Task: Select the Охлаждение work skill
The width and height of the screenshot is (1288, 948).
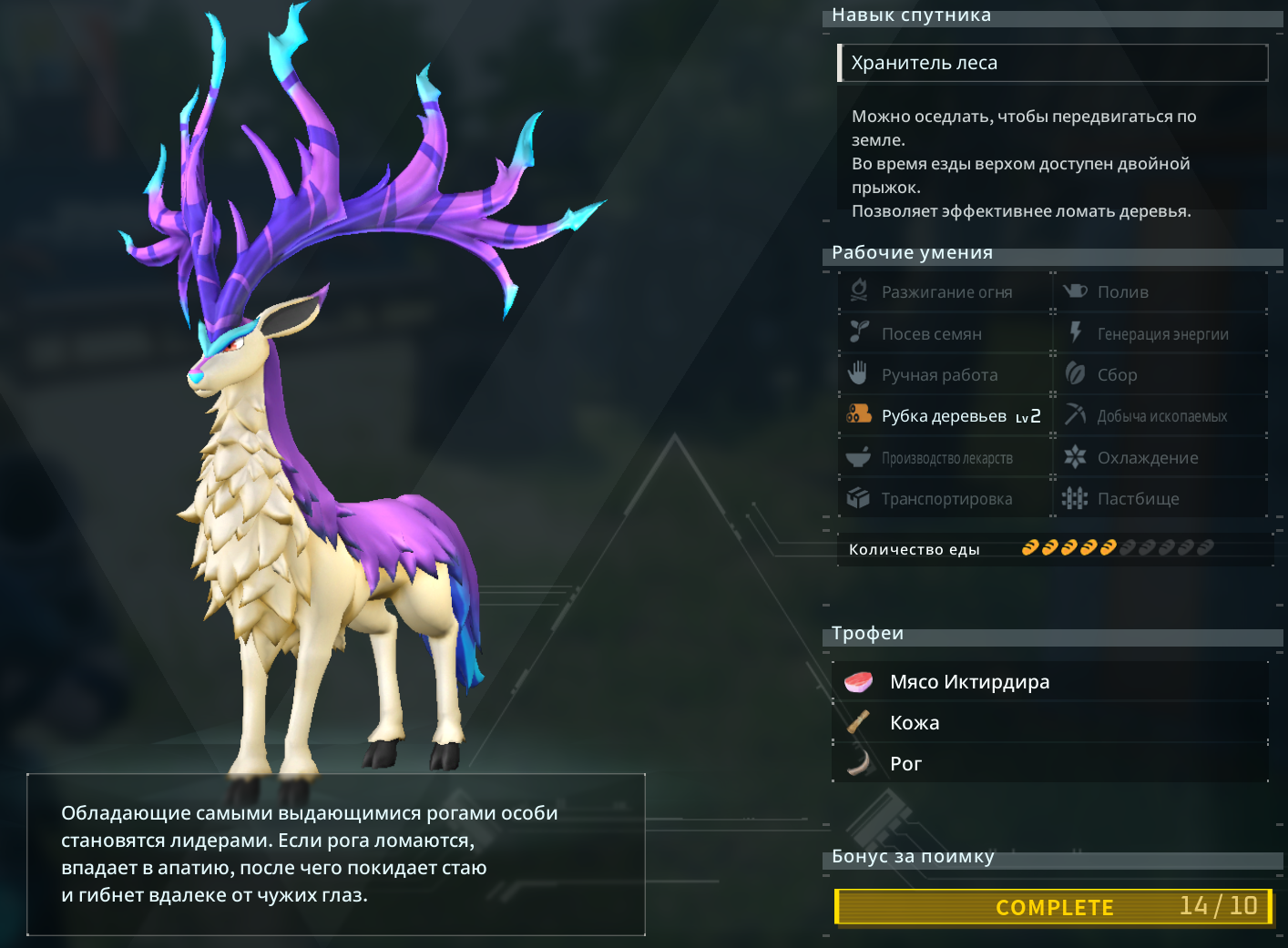Action: pyautogui.click(x=1160, y=458)
